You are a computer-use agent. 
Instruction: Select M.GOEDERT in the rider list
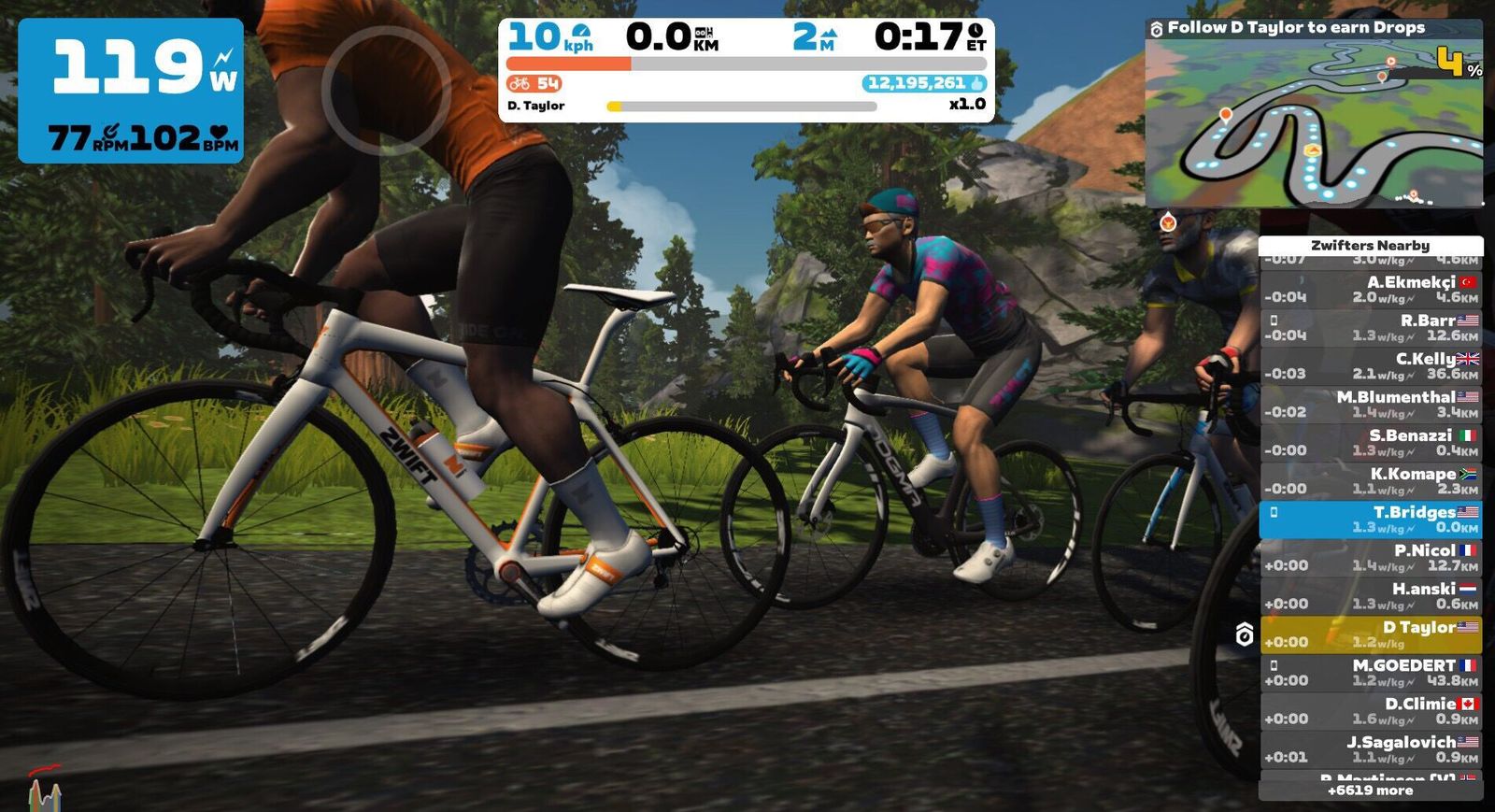(x=1370, y=673)
